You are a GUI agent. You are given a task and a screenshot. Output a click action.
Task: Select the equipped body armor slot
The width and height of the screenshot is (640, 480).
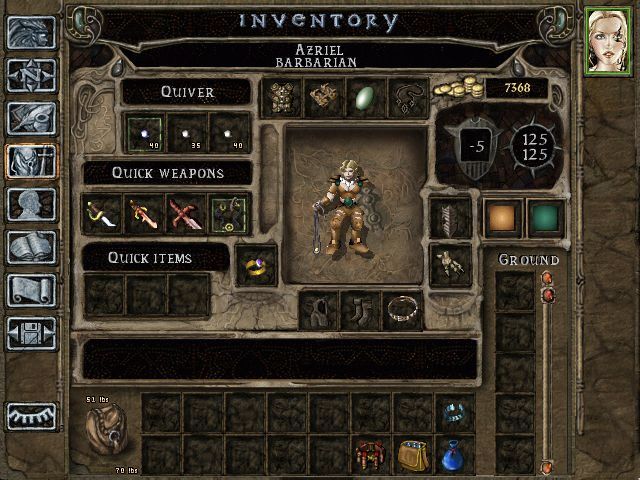tap(282, 97)
